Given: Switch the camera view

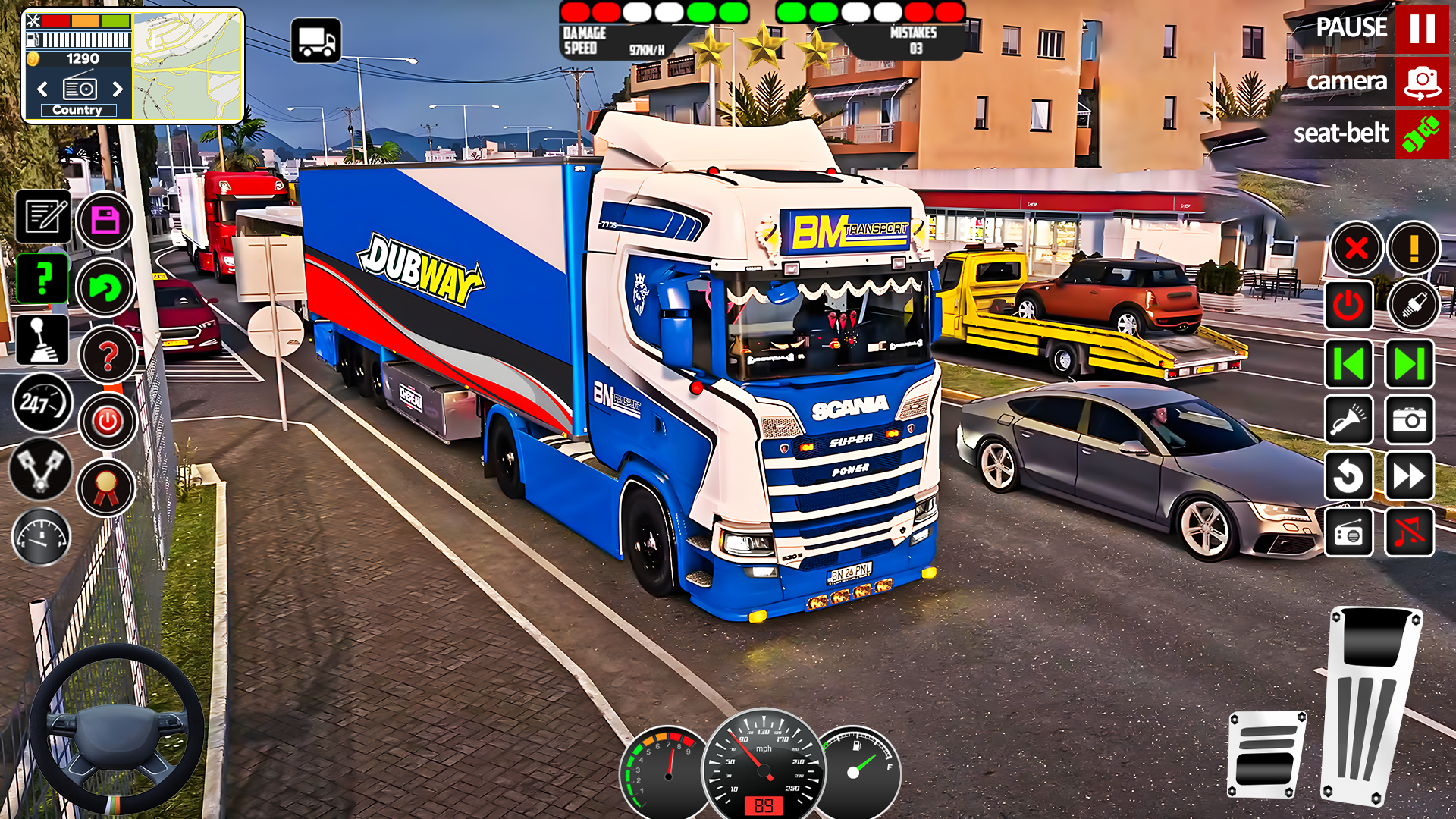Looking at the screenshot, I should [1421, 82].
